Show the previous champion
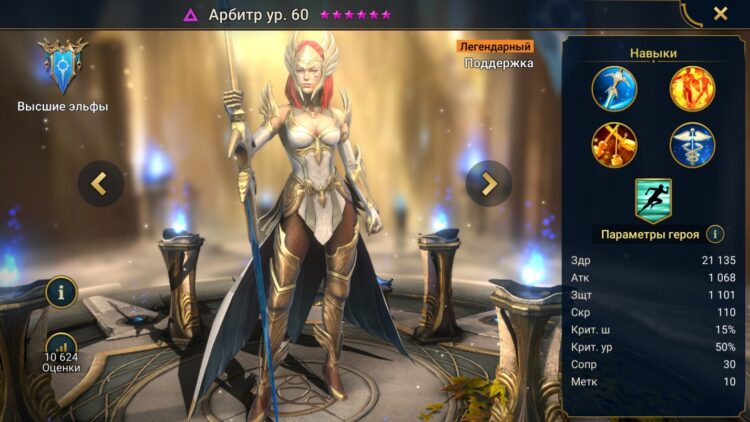The height and width of the screenshot is (422, 750). (x=101, y=183)
